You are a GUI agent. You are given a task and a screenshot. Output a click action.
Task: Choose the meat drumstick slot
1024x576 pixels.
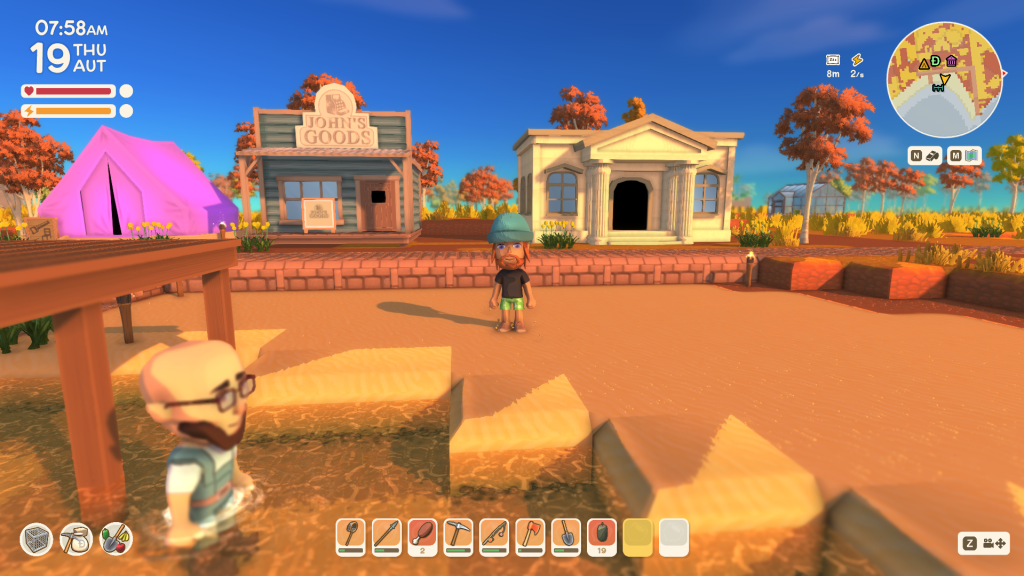[423, 536]
